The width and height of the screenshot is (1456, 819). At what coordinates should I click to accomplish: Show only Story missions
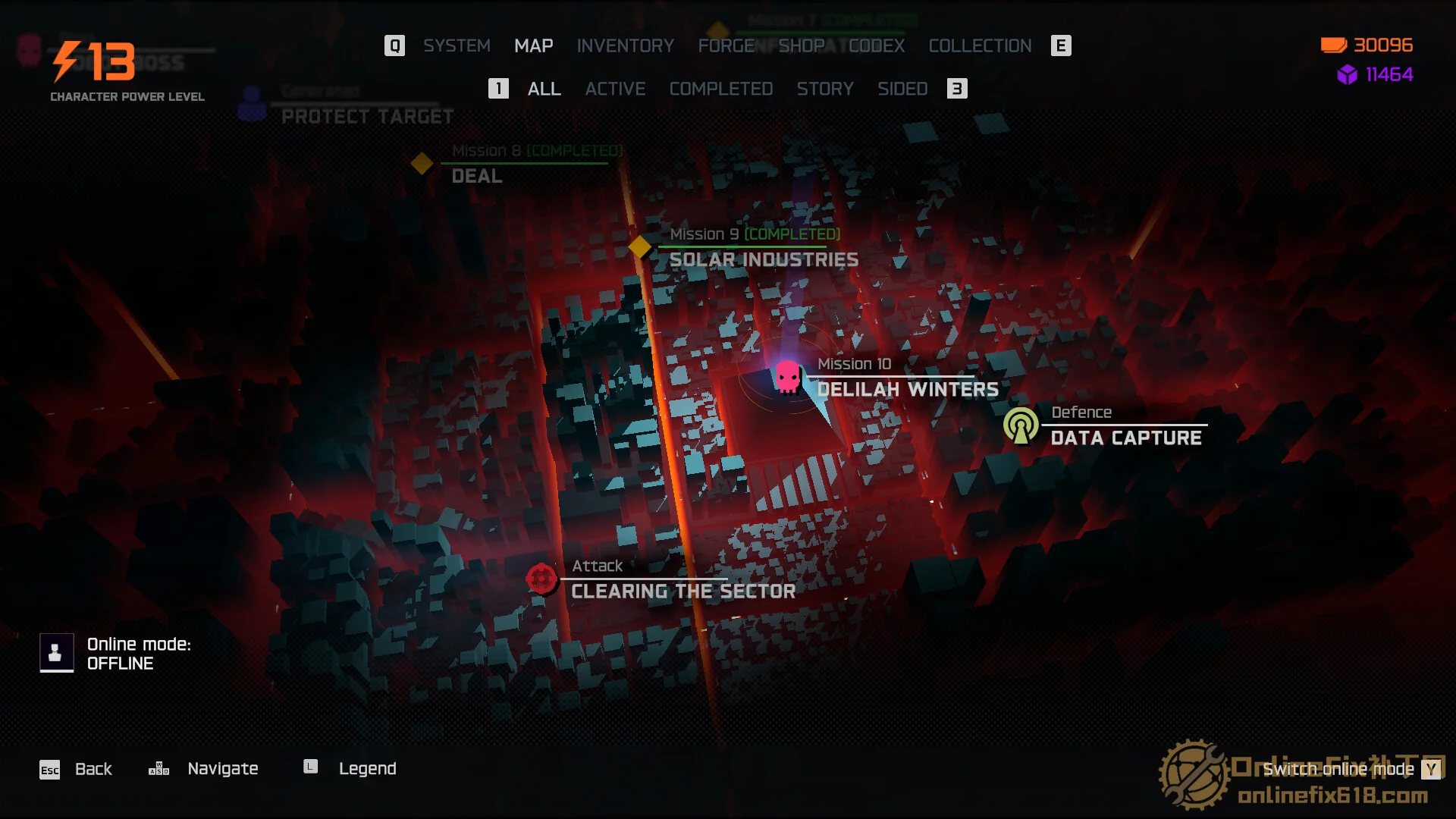click(825, 89)
